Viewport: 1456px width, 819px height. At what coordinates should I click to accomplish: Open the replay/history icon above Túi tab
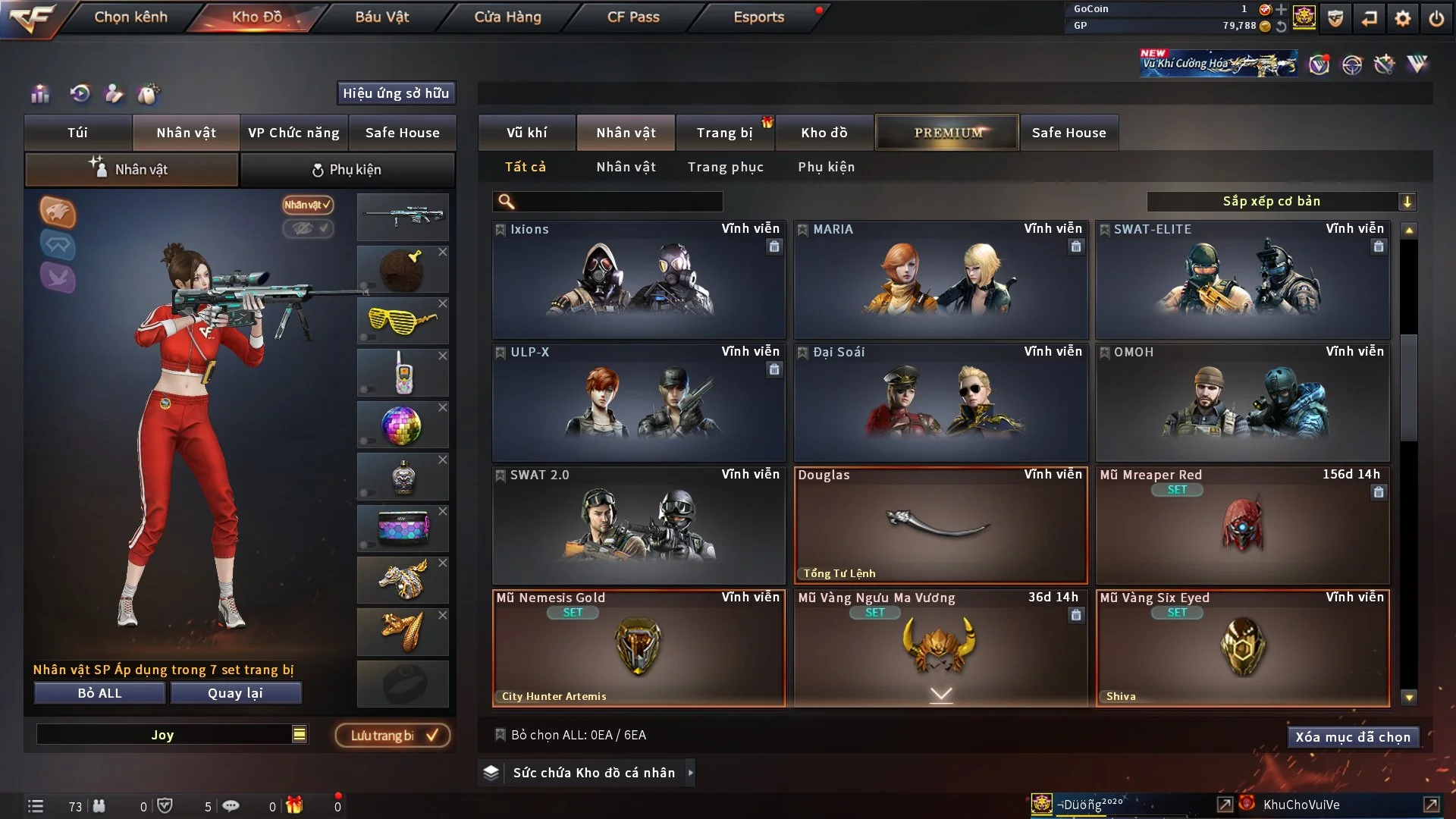click(x=78, y=94)
